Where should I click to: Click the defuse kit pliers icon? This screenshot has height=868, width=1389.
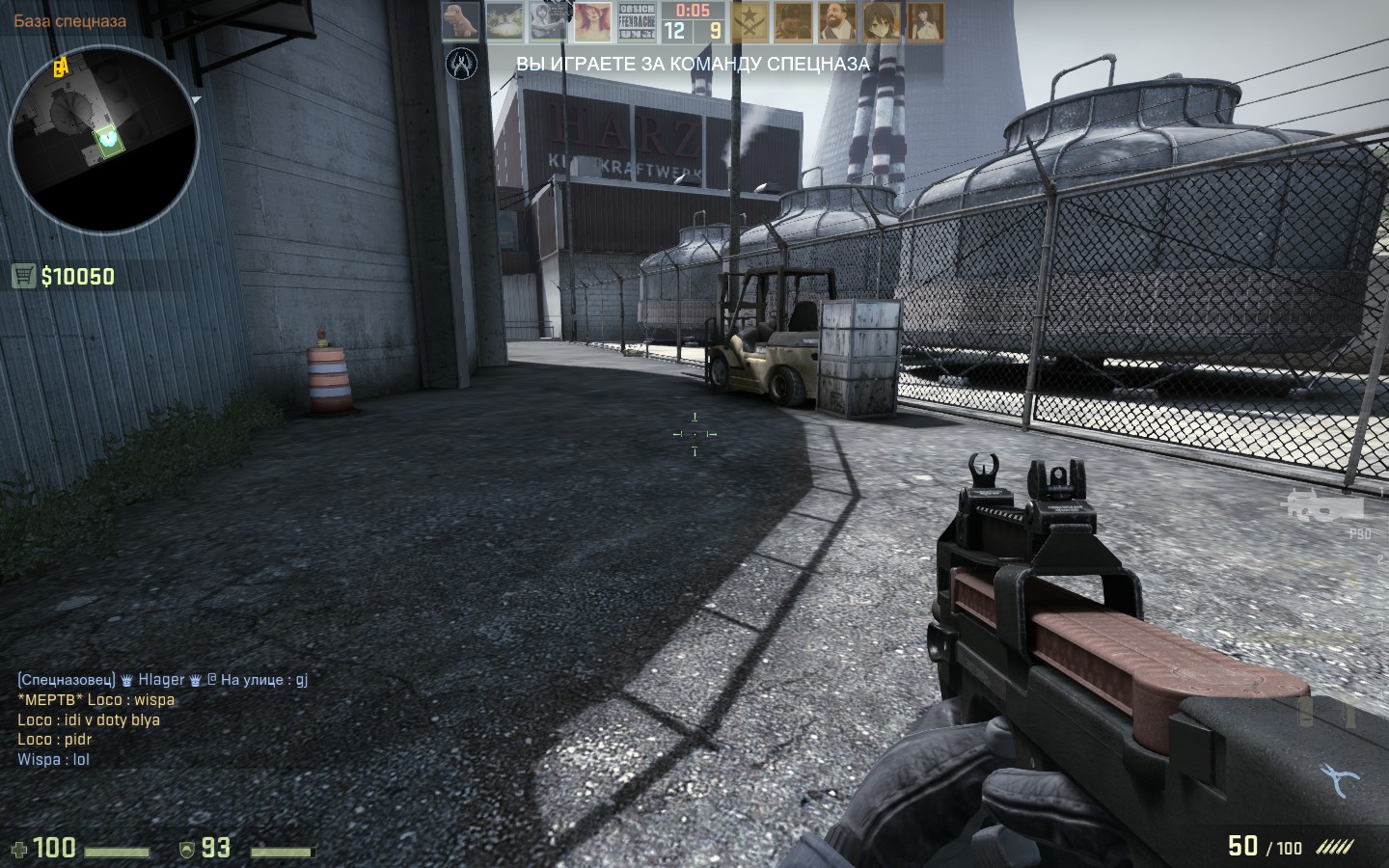(1341, 778)
